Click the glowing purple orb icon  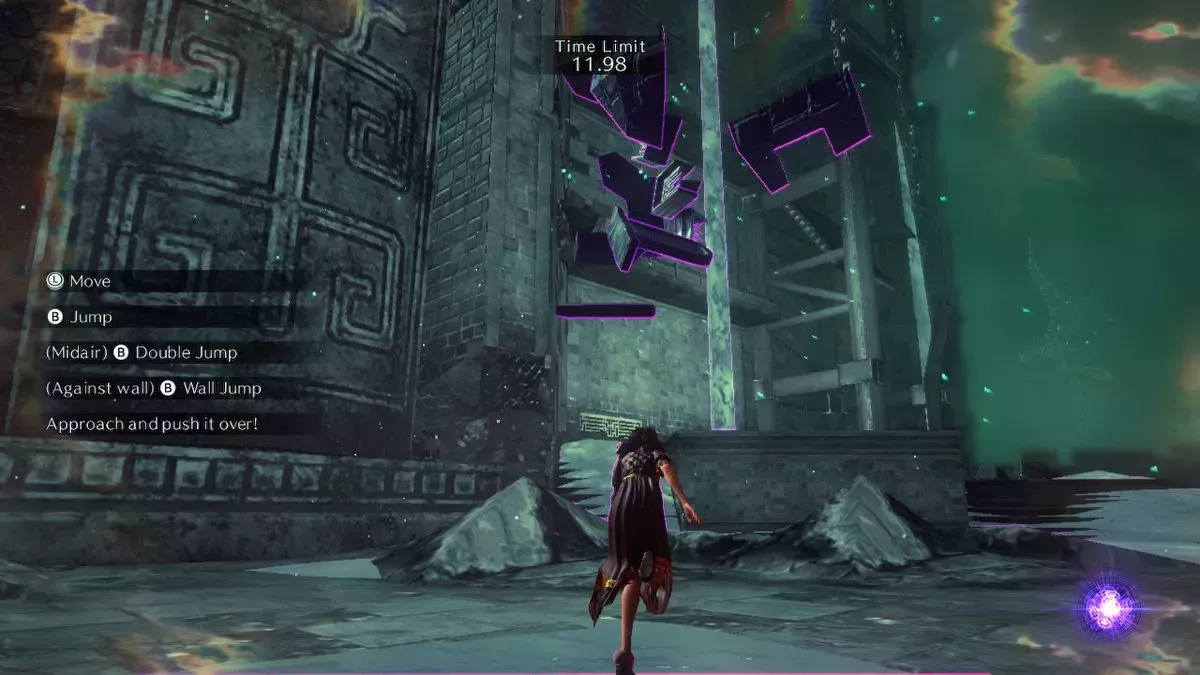click(1111, 606)
